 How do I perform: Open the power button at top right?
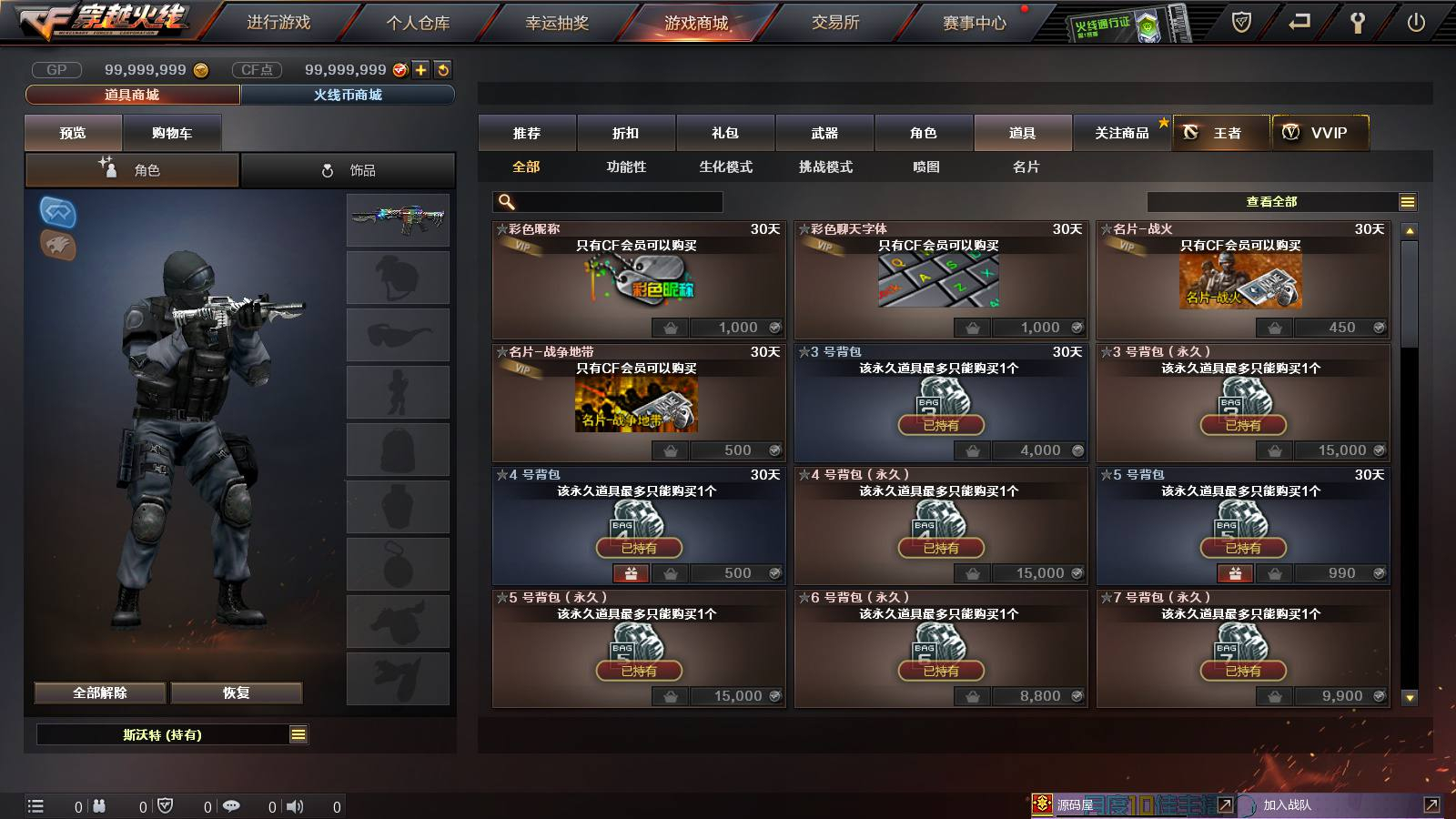click(x=1416, y=23)
